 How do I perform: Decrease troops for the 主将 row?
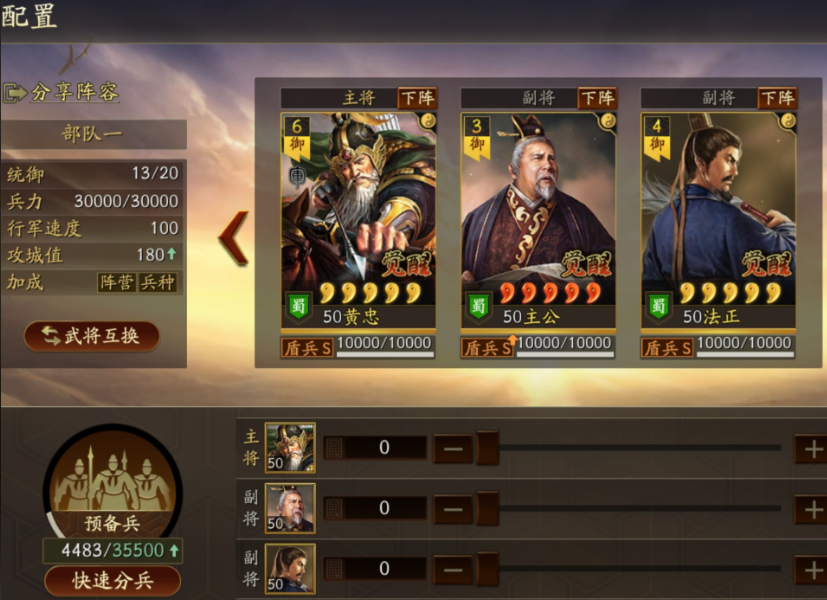click(x=452, y=448)
